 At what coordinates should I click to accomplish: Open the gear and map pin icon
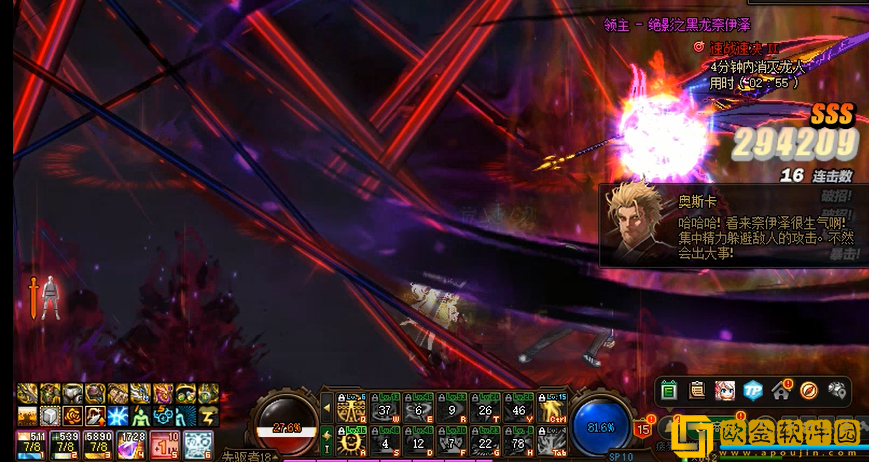point(837,390)
